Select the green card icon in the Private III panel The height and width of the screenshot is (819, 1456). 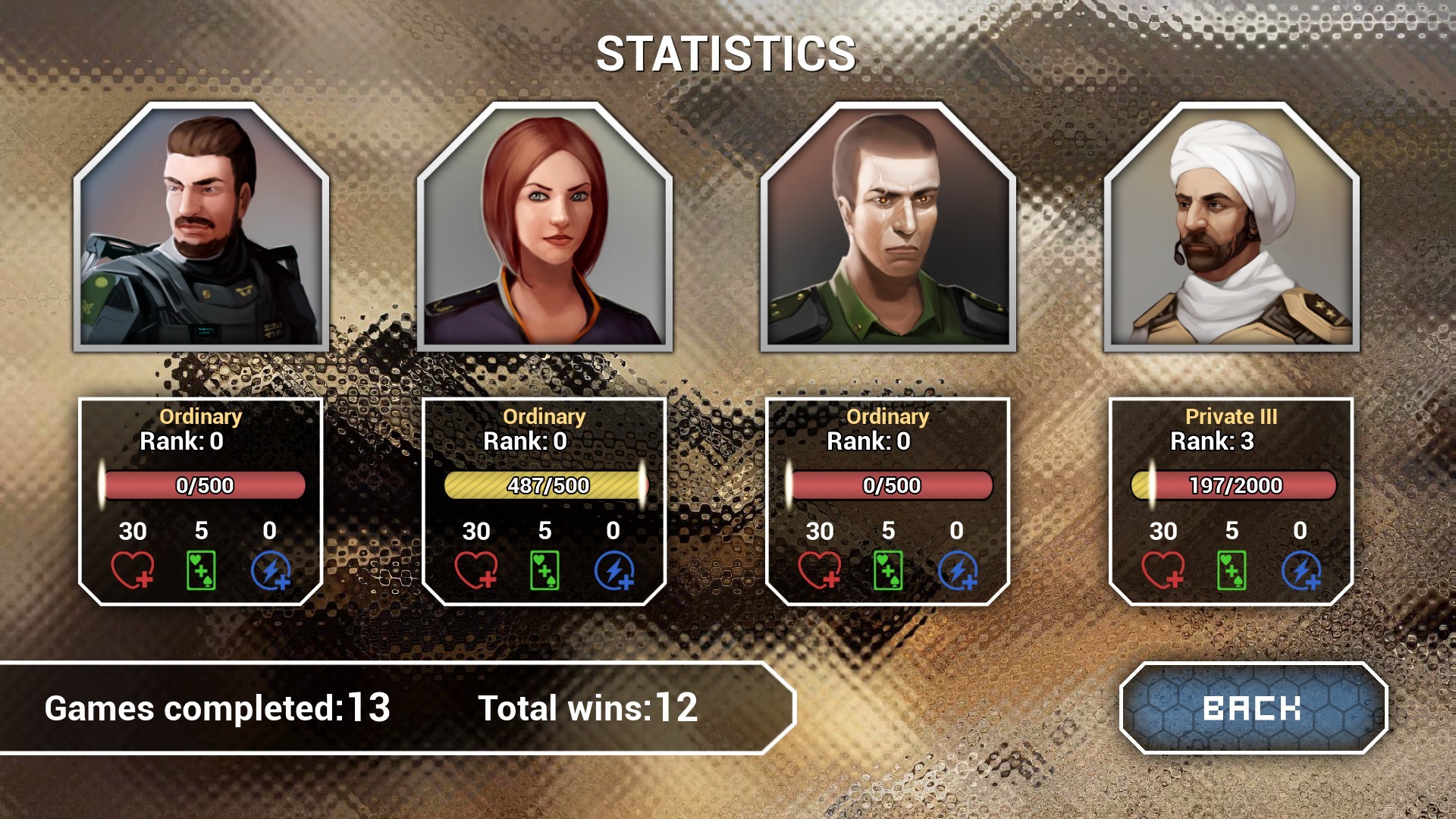tap(1232, 570)
